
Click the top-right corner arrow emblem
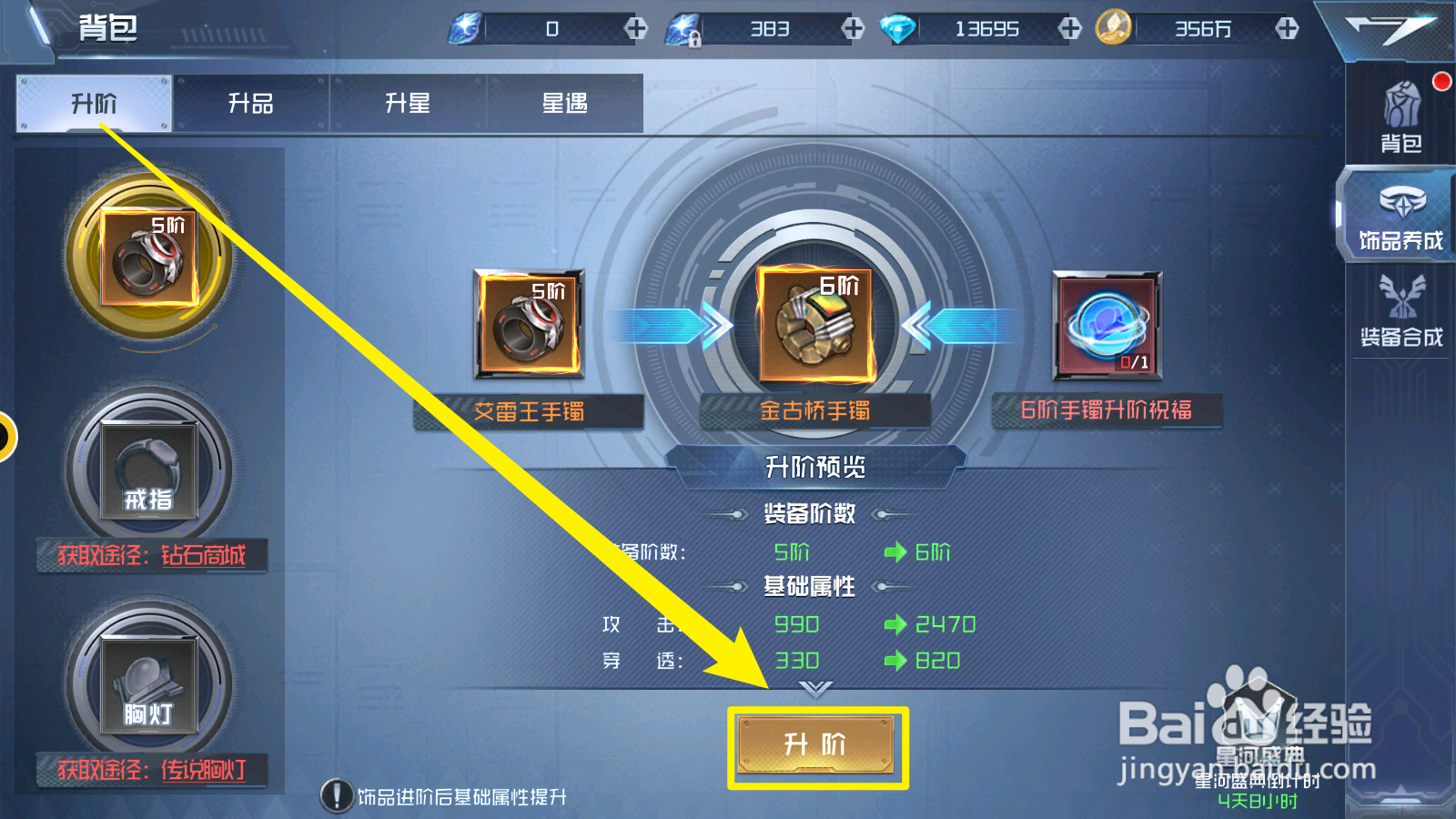tap(1390, 28)
